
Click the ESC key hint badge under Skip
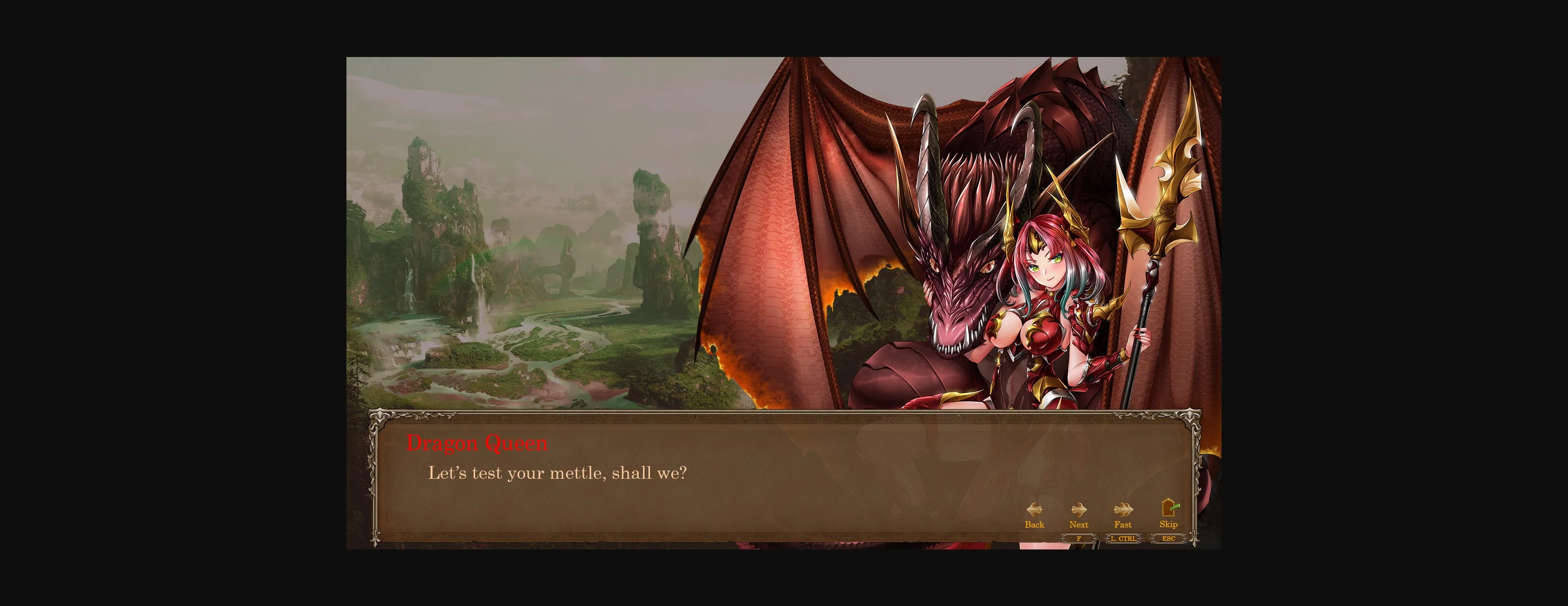point(1168,539)
